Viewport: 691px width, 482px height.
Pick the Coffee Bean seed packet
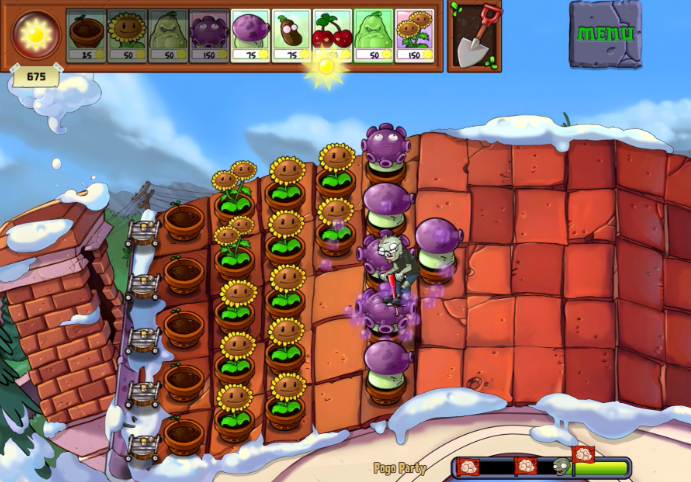click(291, 36)
